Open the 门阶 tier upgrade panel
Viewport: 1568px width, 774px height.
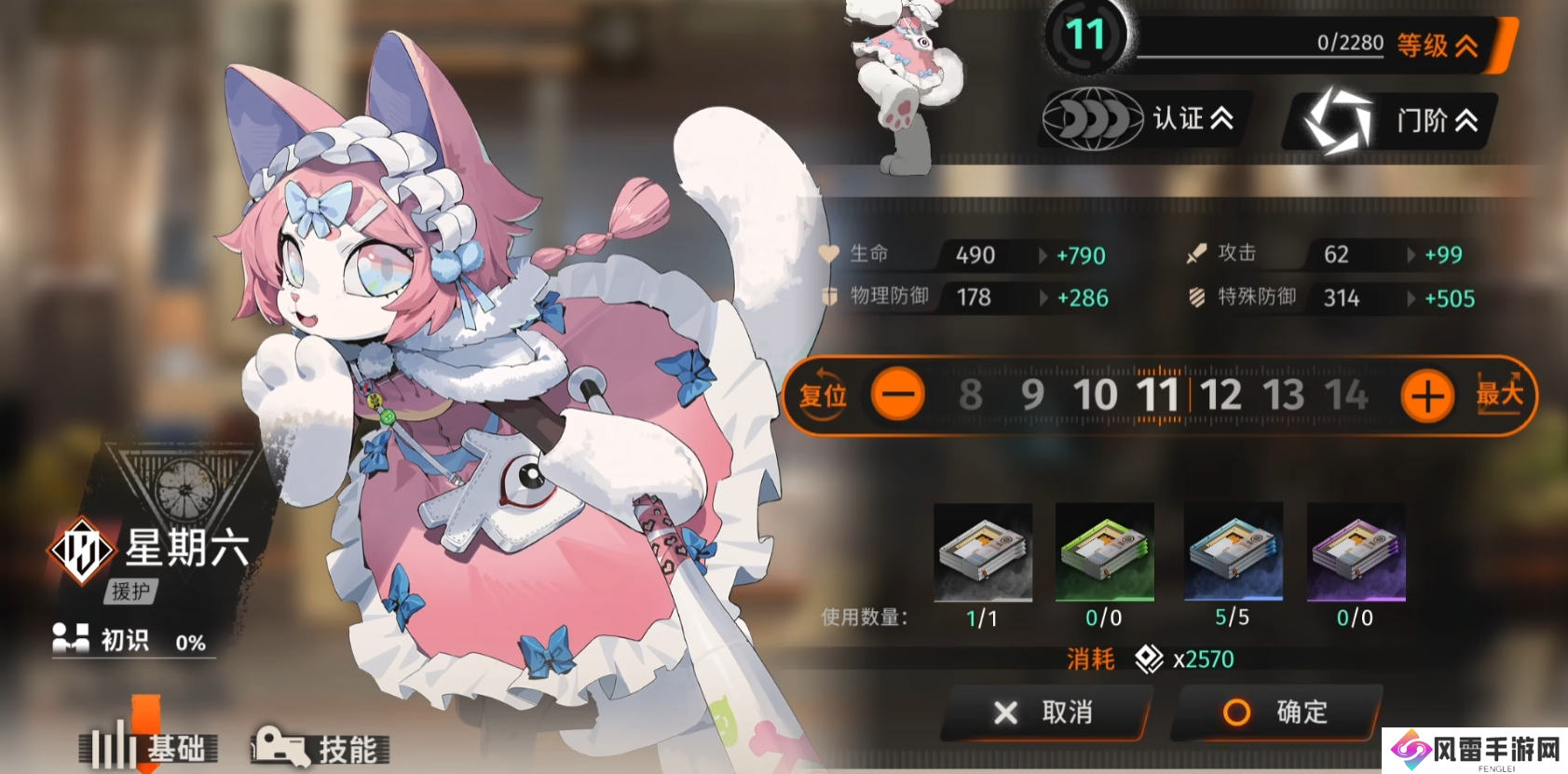tap(1391, 121)
